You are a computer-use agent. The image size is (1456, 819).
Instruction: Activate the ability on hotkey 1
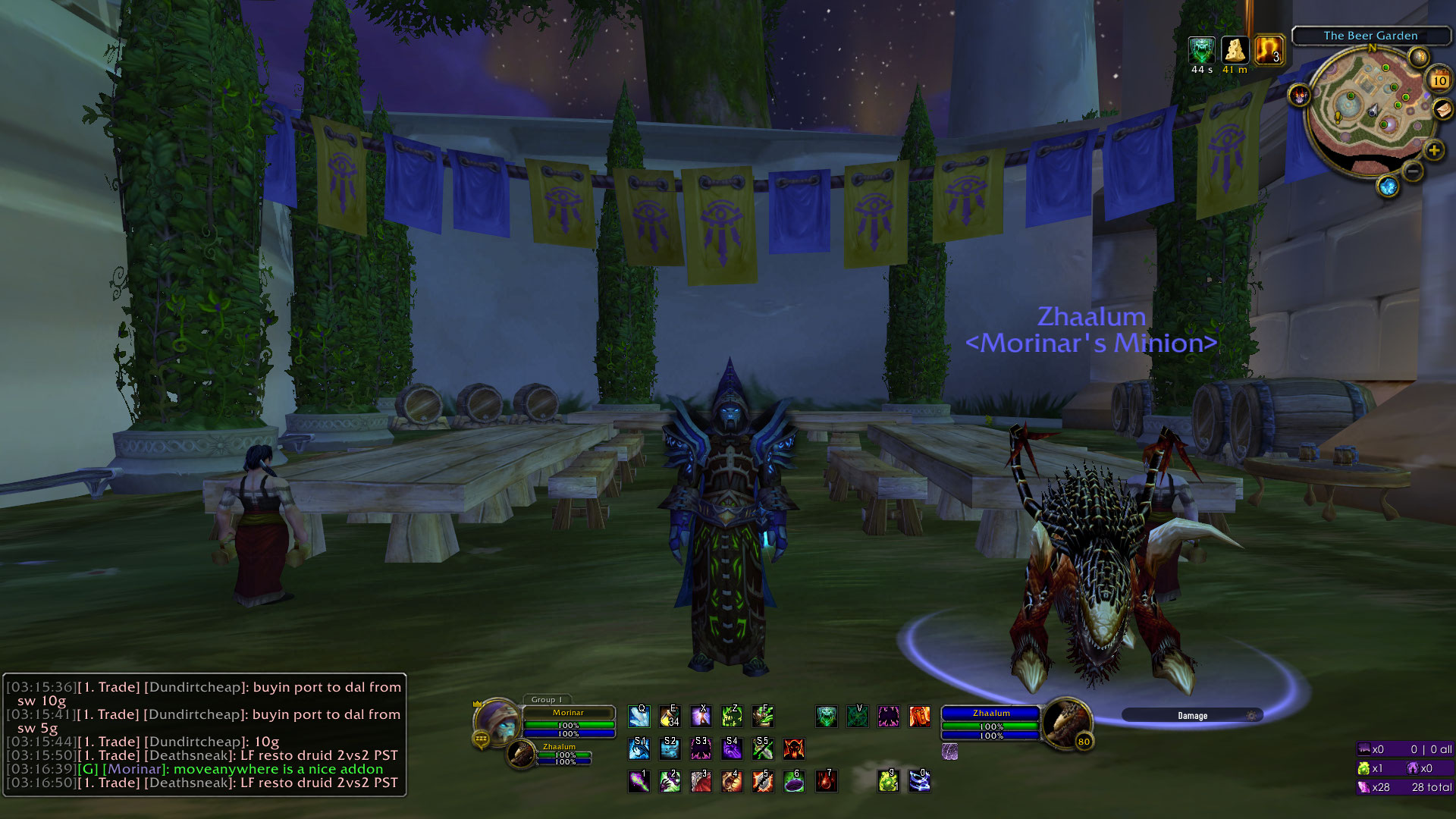639,781
